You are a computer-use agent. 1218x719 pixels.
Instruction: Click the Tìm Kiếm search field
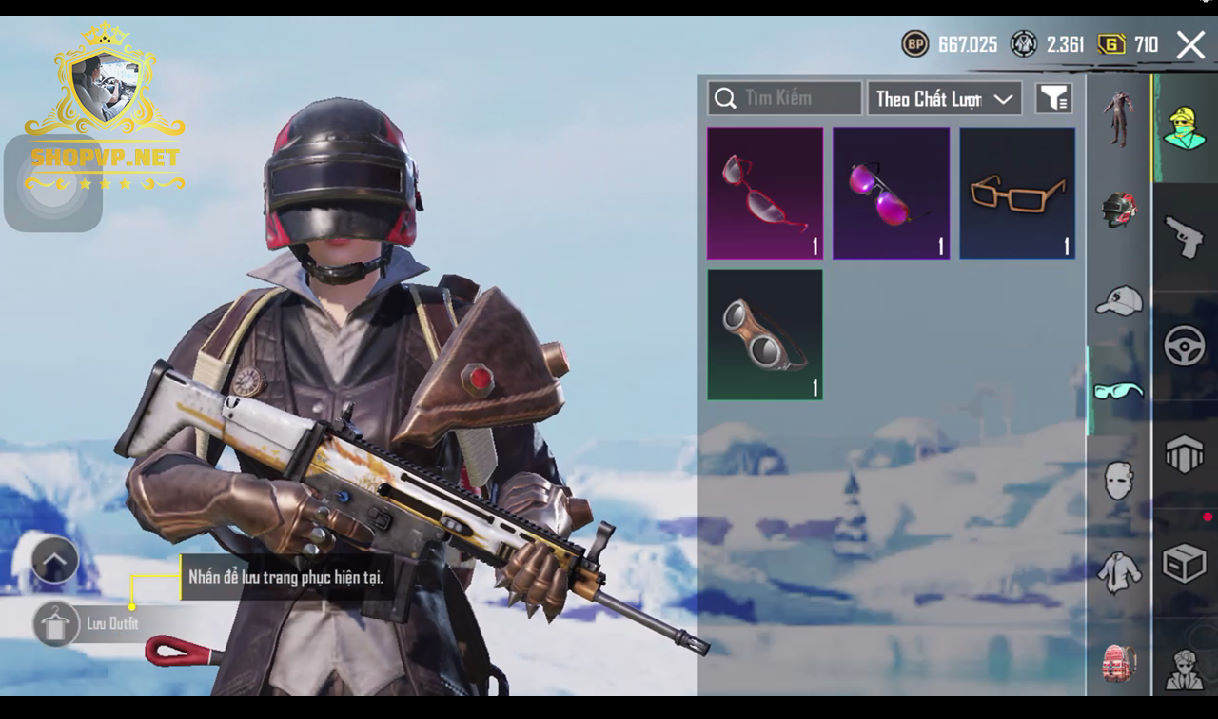pos(784,98)
